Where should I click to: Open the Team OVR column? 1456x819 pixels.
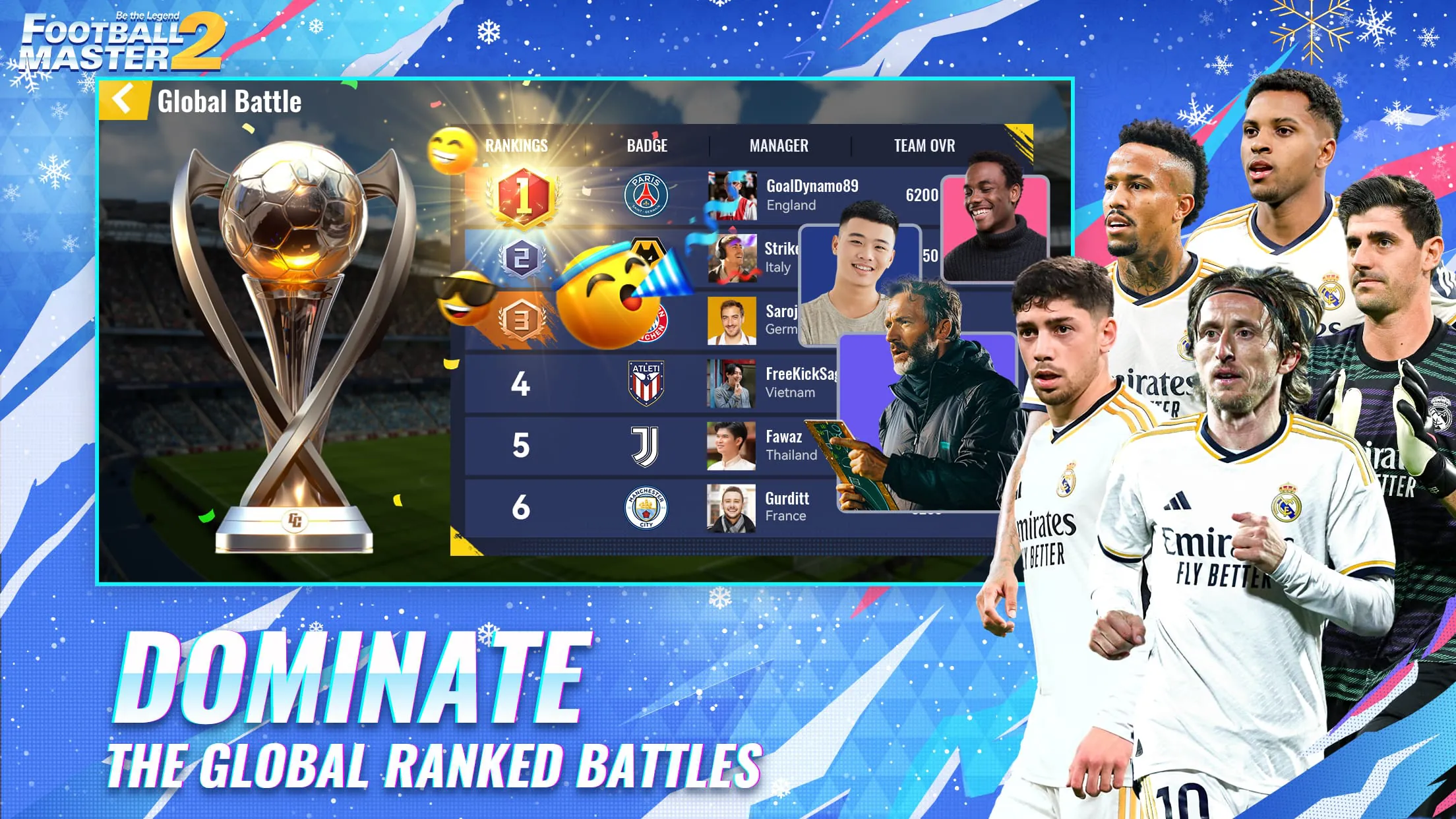tap(926, 146)
